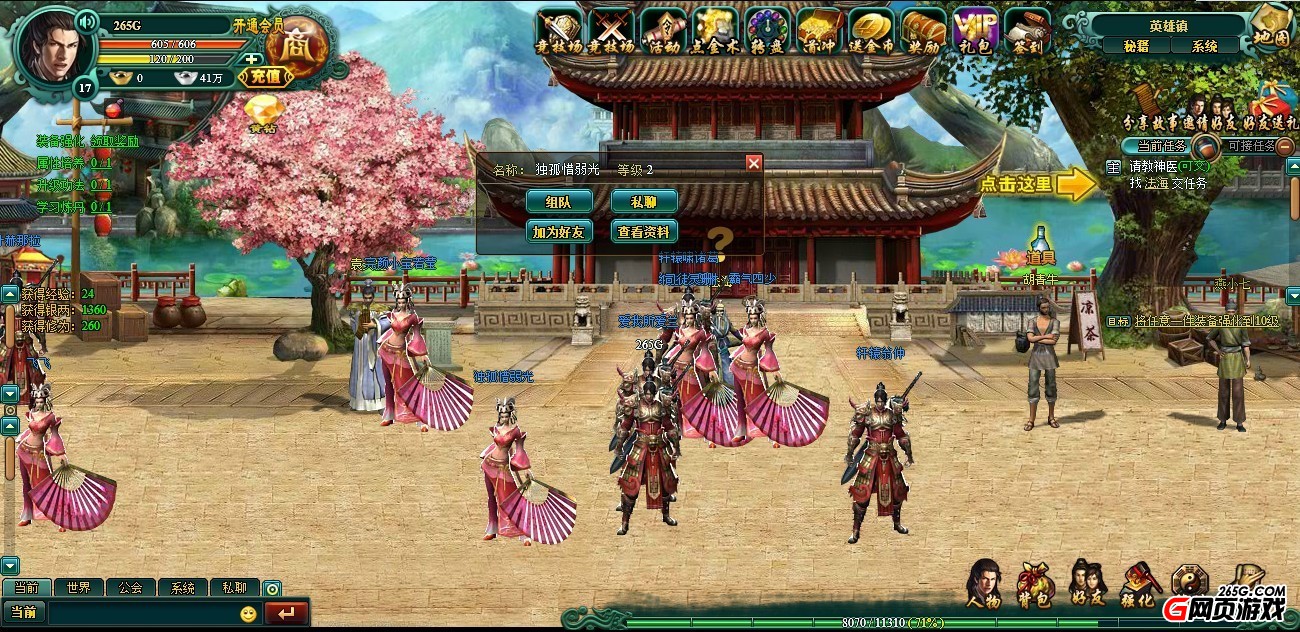Screen dimensions: 1300x632
Task: Open the 转盘 lucky wheel icon
Action: [x=767, y=30]
